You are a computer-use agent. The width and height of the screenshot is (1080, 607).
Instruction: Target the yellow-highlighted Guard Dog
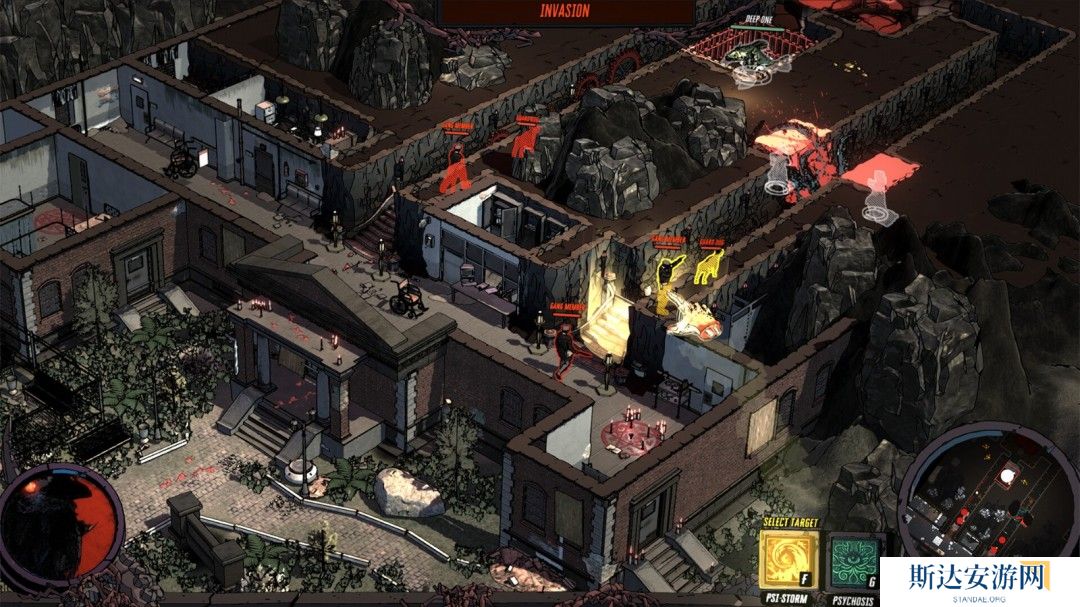pyautogui.click(x=709, y=267)
